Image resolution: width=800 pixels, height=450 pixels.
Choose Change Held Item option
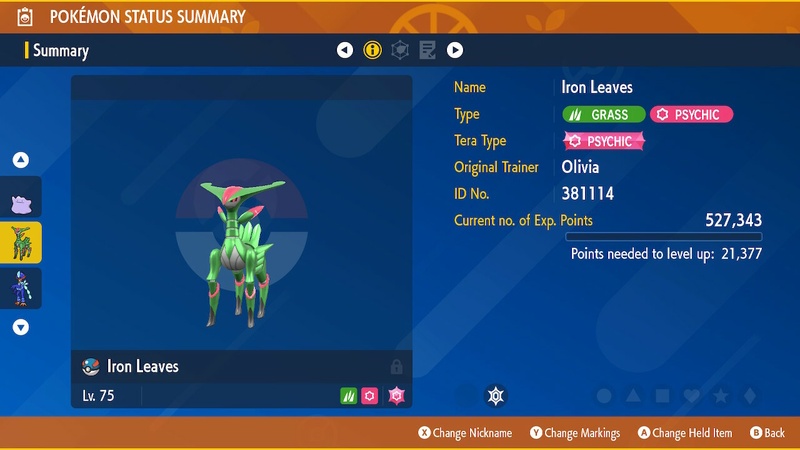685,433
